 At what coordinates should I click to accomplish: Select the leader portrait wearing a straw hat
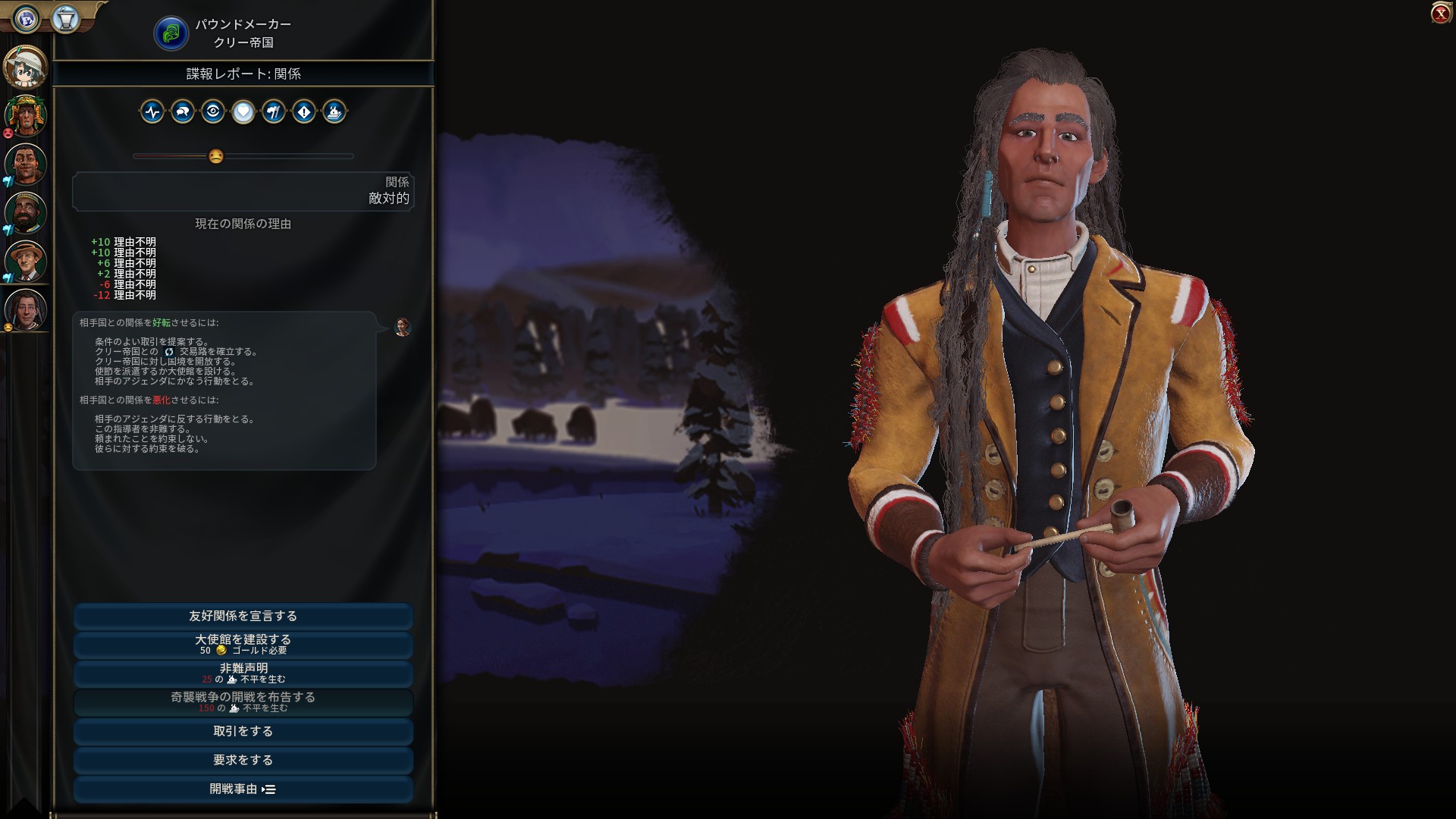[x=26, y=261]
